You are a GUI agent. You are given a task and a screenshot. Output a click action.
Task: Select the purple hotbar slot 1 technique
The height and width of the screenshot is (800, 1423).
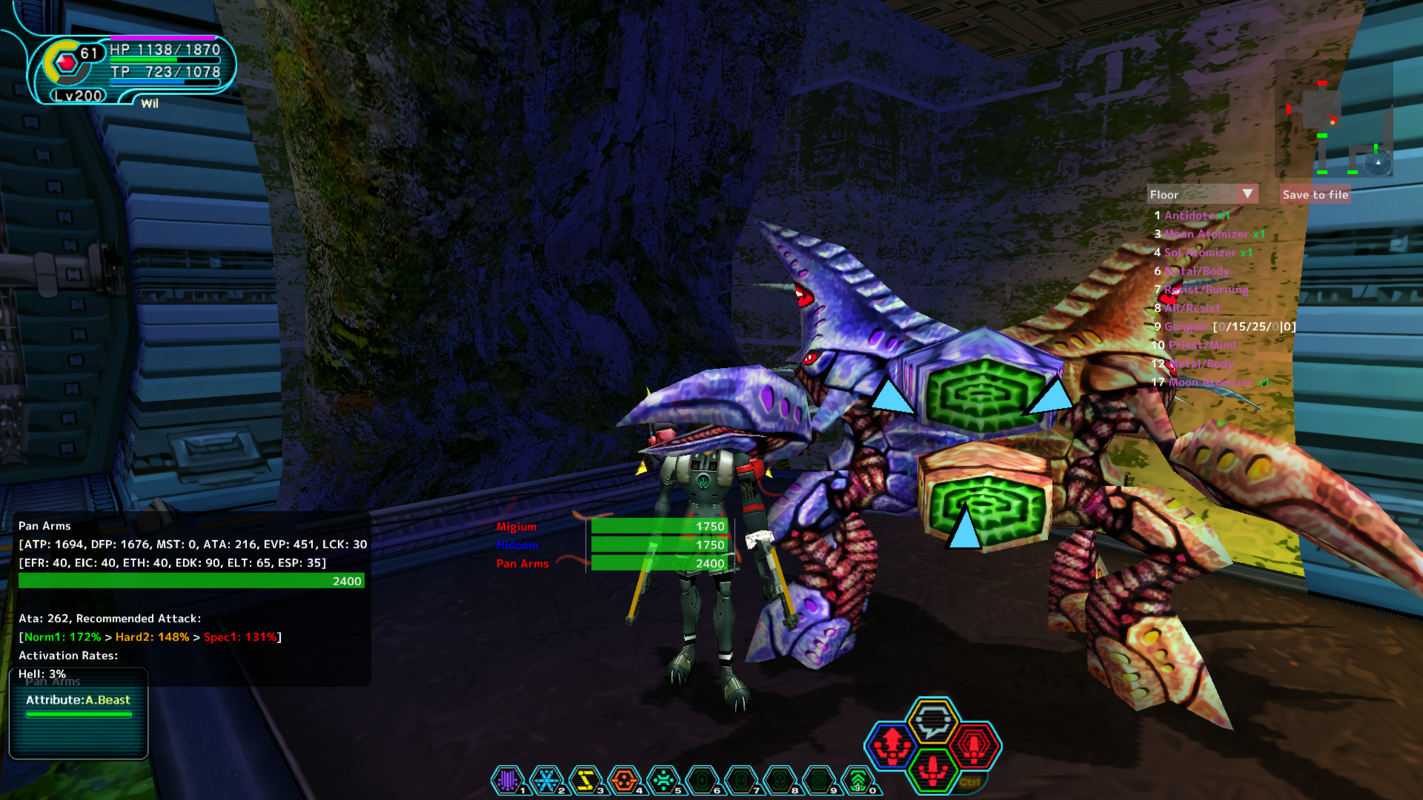pyautogui.click(x=508, y=780)
